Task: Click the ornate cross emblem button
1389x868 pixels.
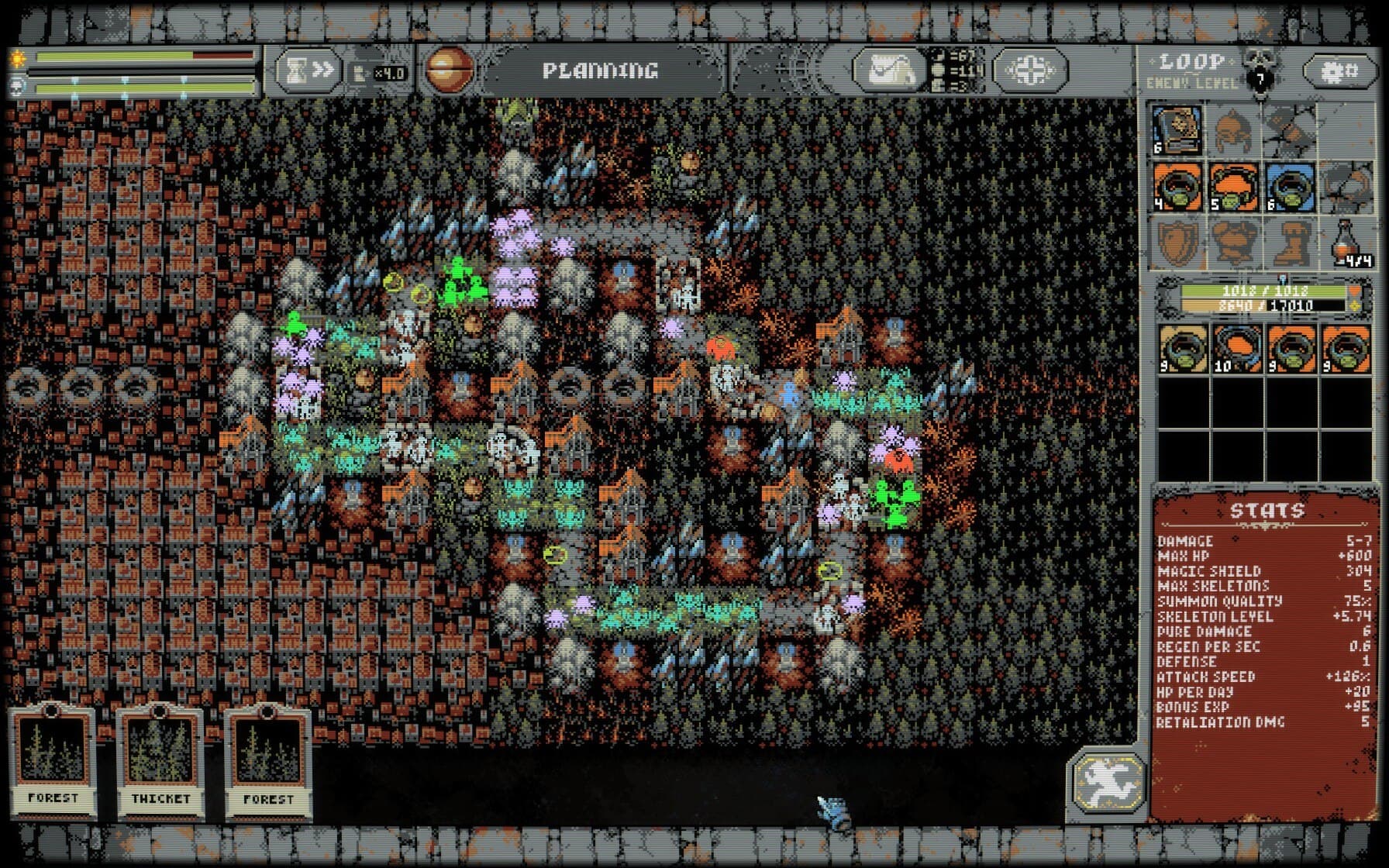Action: point(1029,71)
